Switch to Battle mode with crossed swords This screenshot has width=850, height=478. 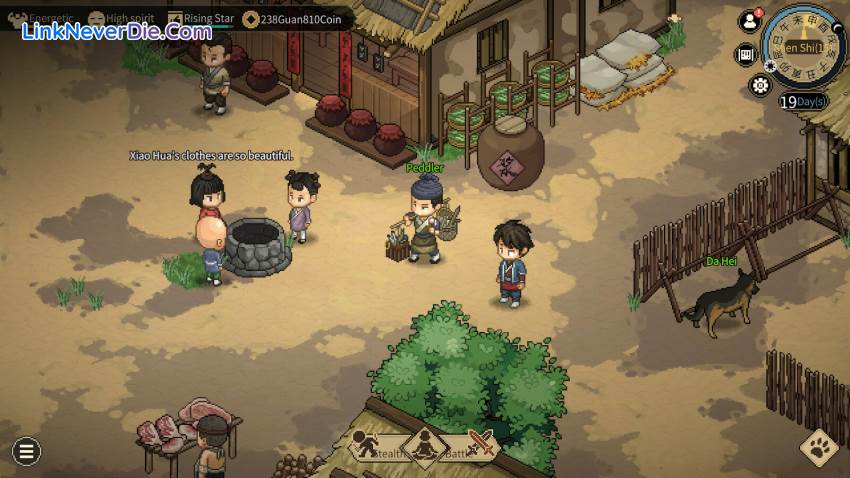coord(481,445)
